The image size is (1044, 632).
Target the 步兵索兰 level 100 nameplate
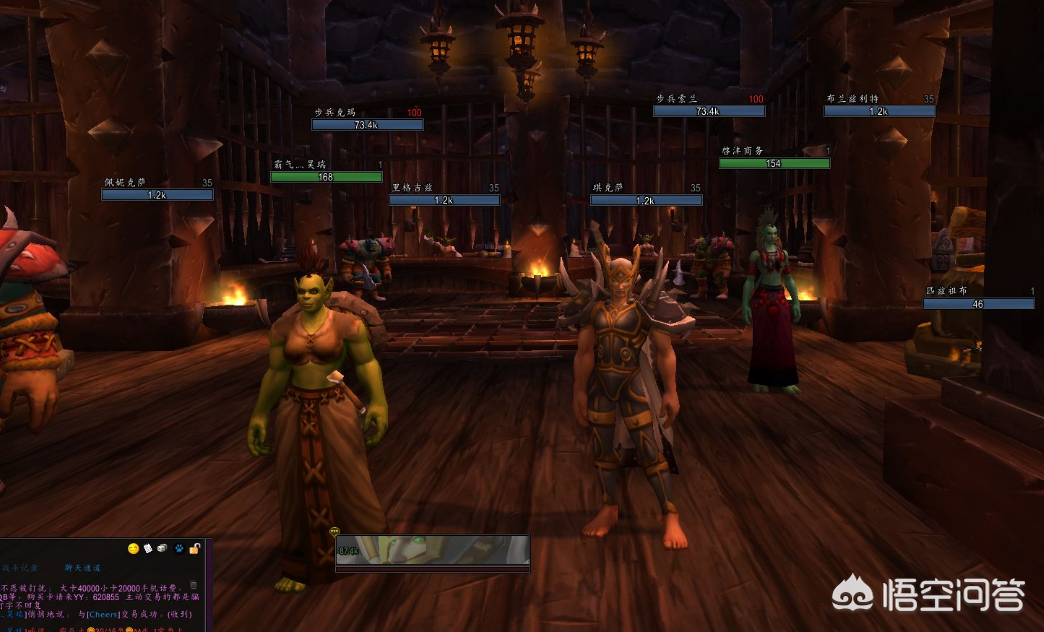[x=708, y=111]
